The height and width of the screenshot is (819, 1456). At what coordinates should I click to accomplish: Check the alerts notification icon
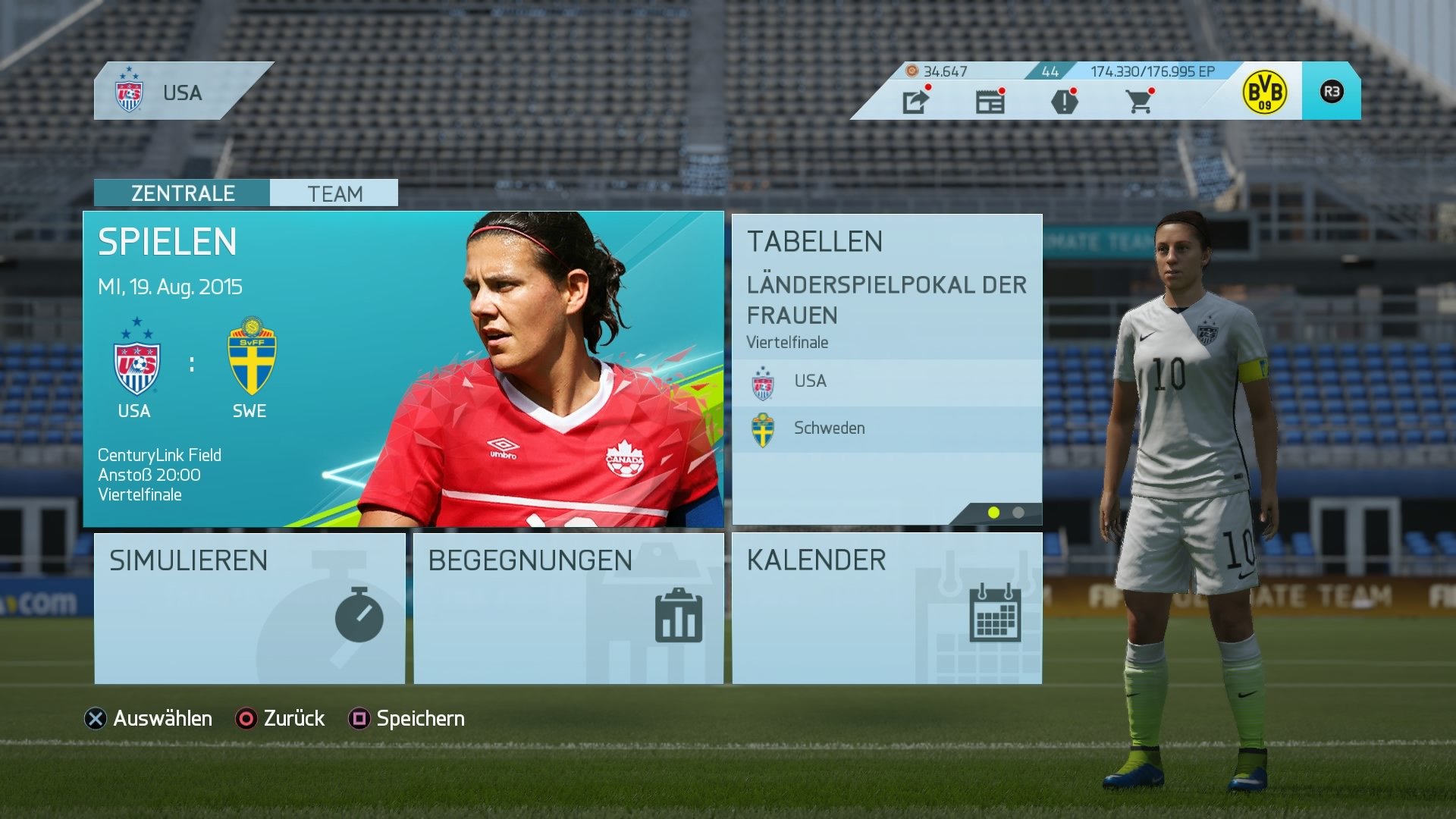click(x=1065, y=102)
